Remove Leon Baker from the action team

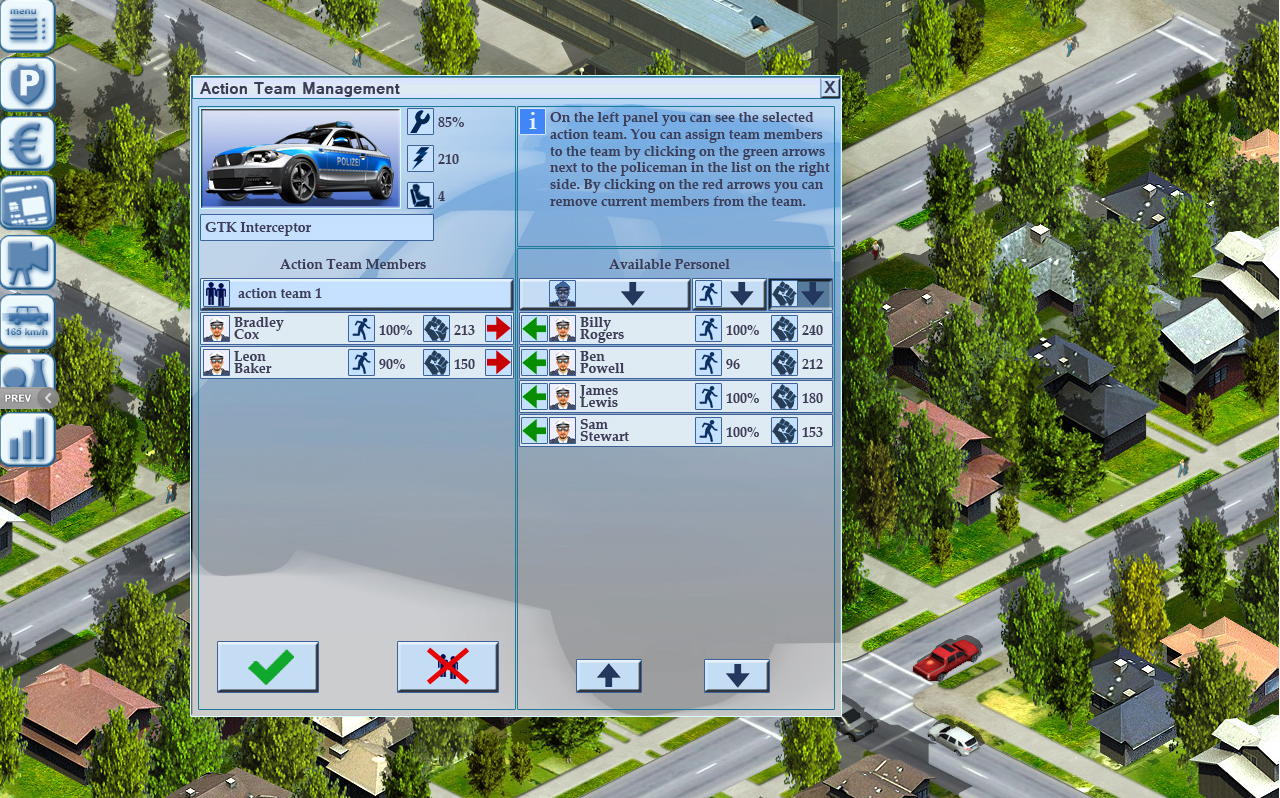(x=497, y=363)
